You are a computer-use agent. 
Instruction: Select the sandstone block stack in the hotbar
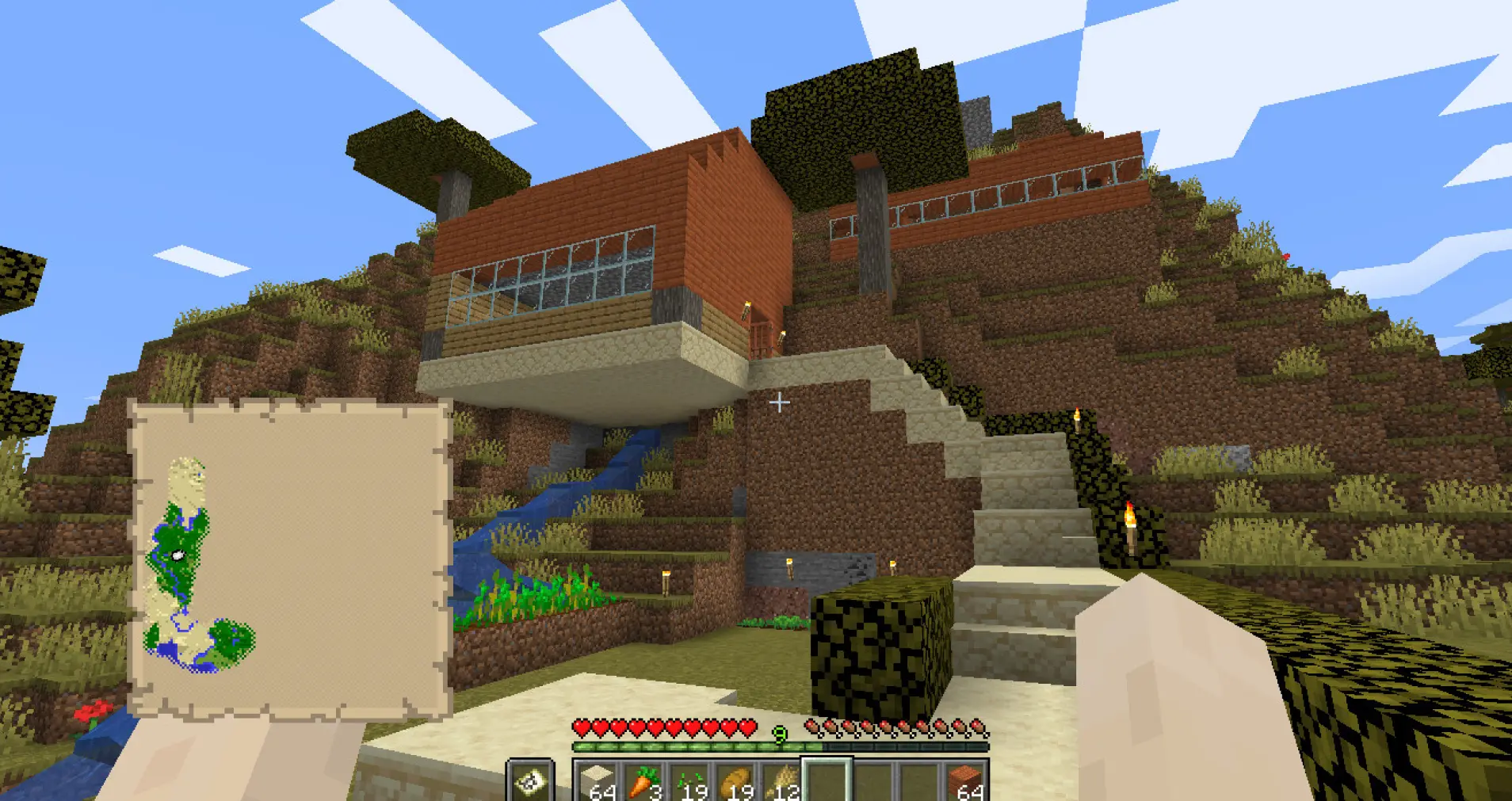[x=598, y=781]
